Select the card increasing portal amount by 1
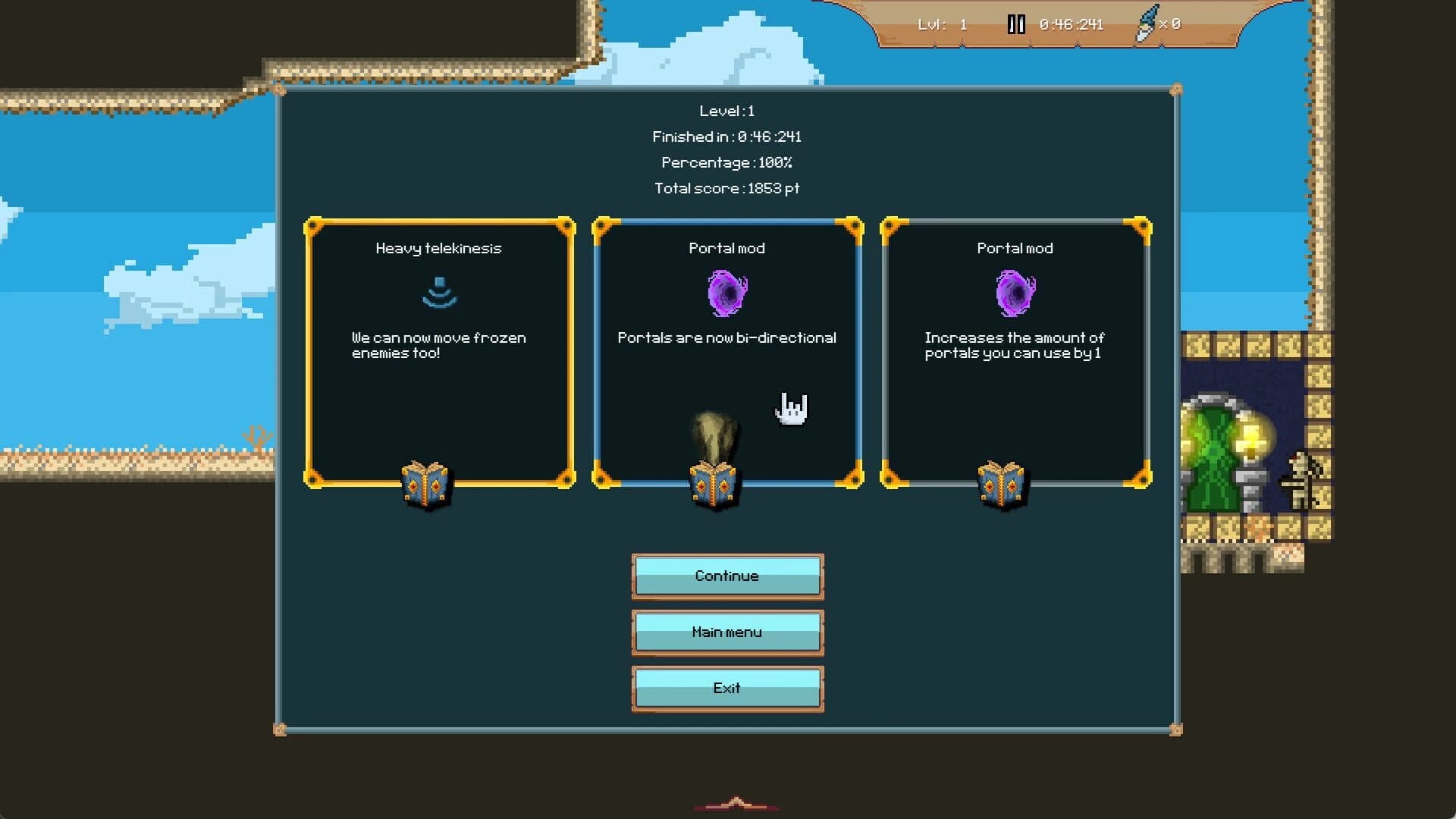 point(1015,353)
